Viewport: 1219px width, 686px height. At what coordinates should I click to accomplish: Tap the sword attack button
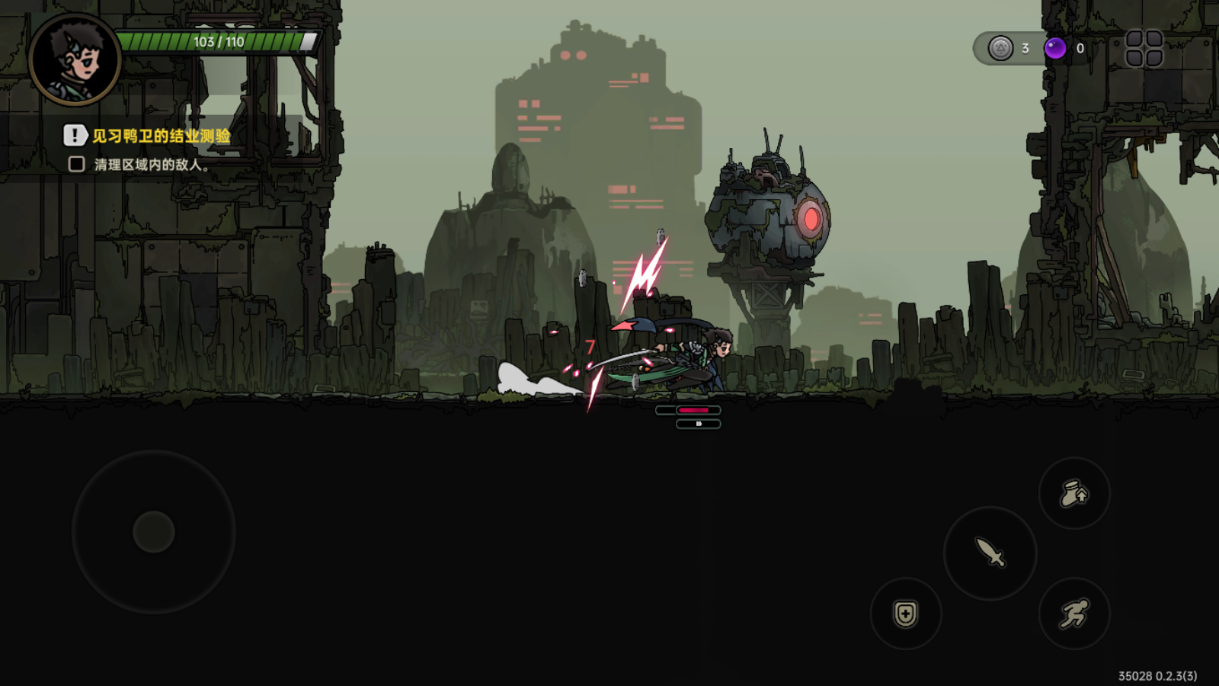pyautogui.click(x=990, y=553)
